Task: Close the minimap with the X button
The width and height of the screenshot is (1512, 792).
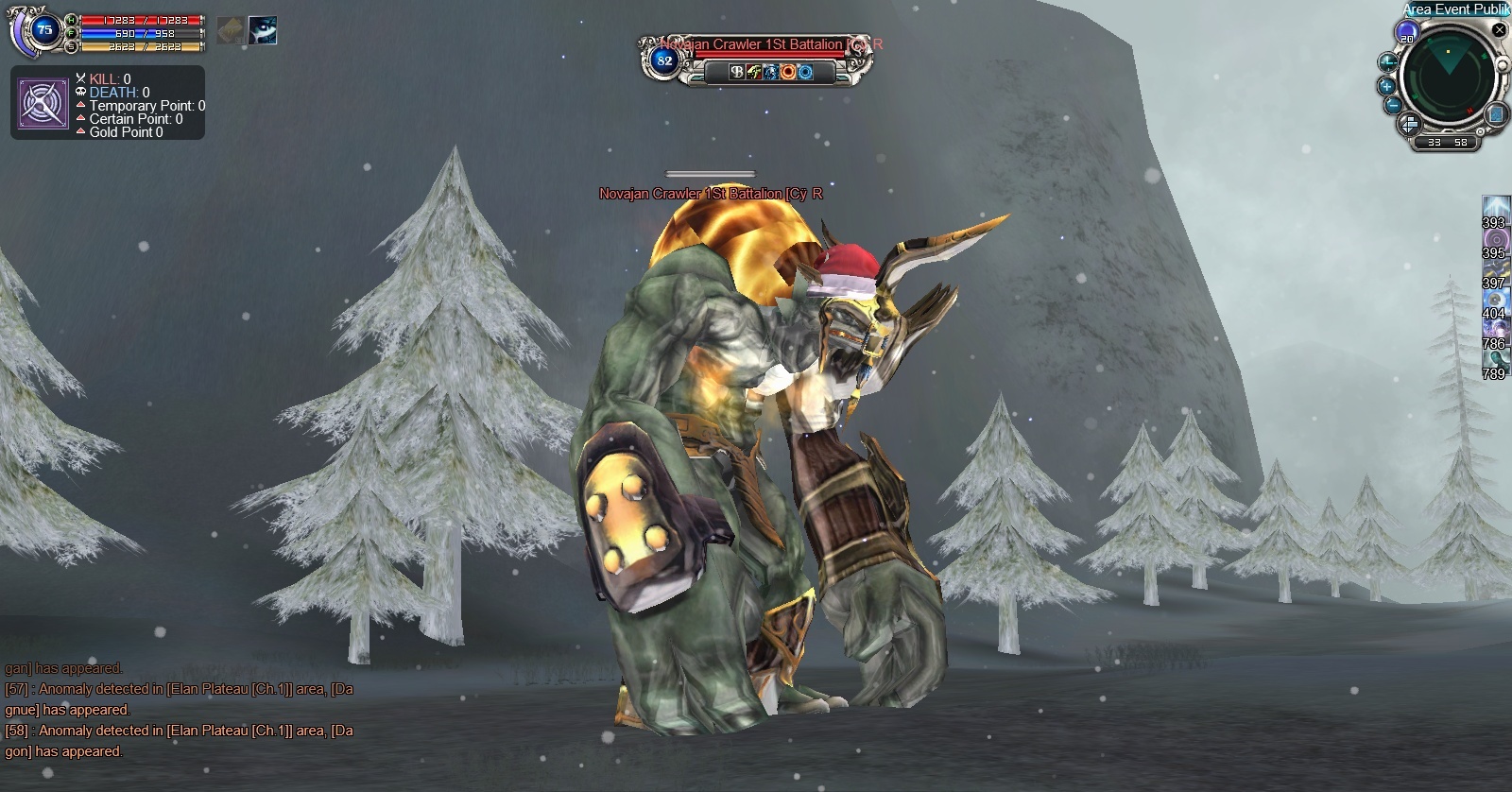Action: [x=1499, y=30]
